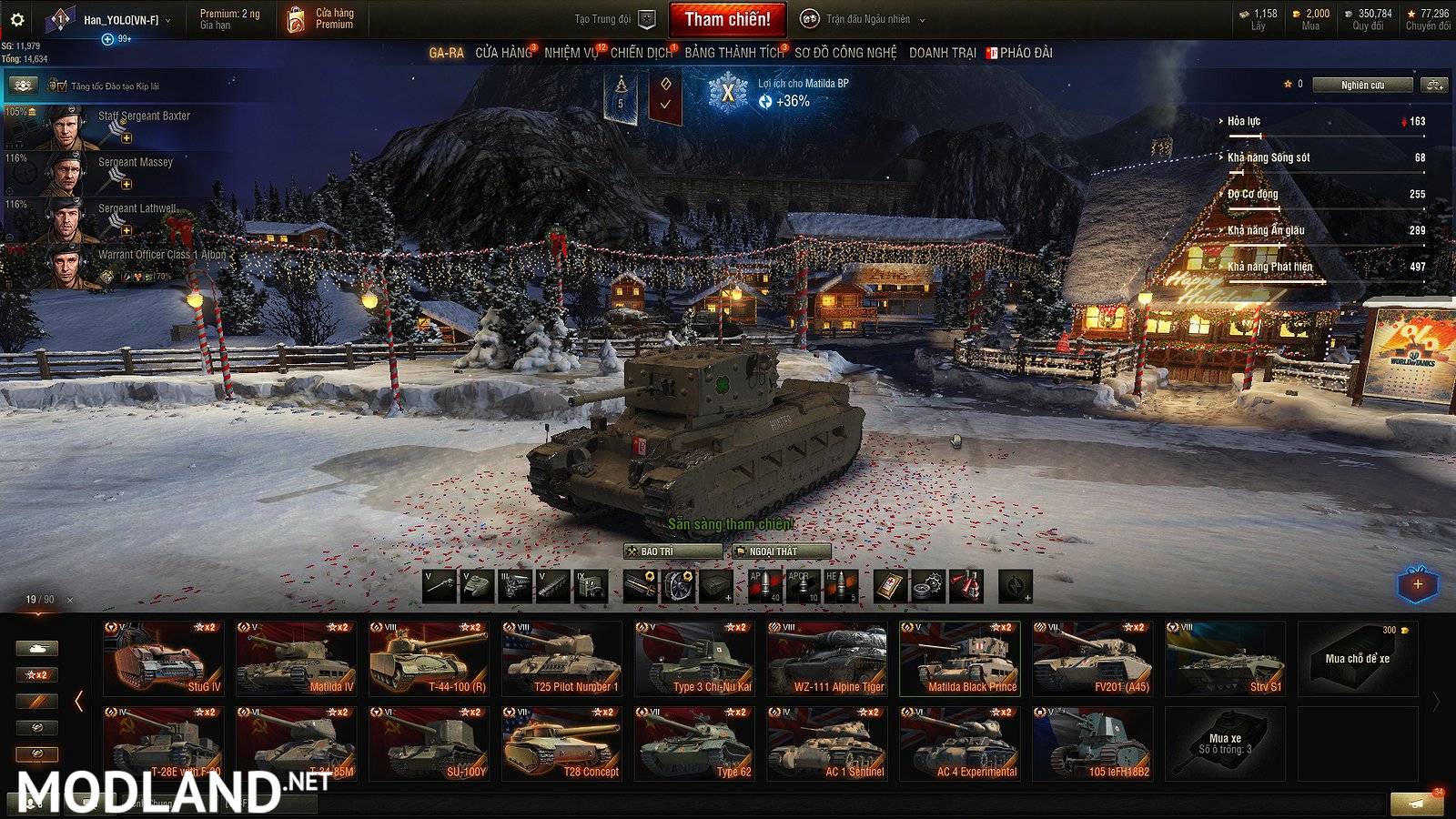Start battle with the Tham chiến! button
The width and height of the screenshot is (1456, 819).
coord(727,19)
